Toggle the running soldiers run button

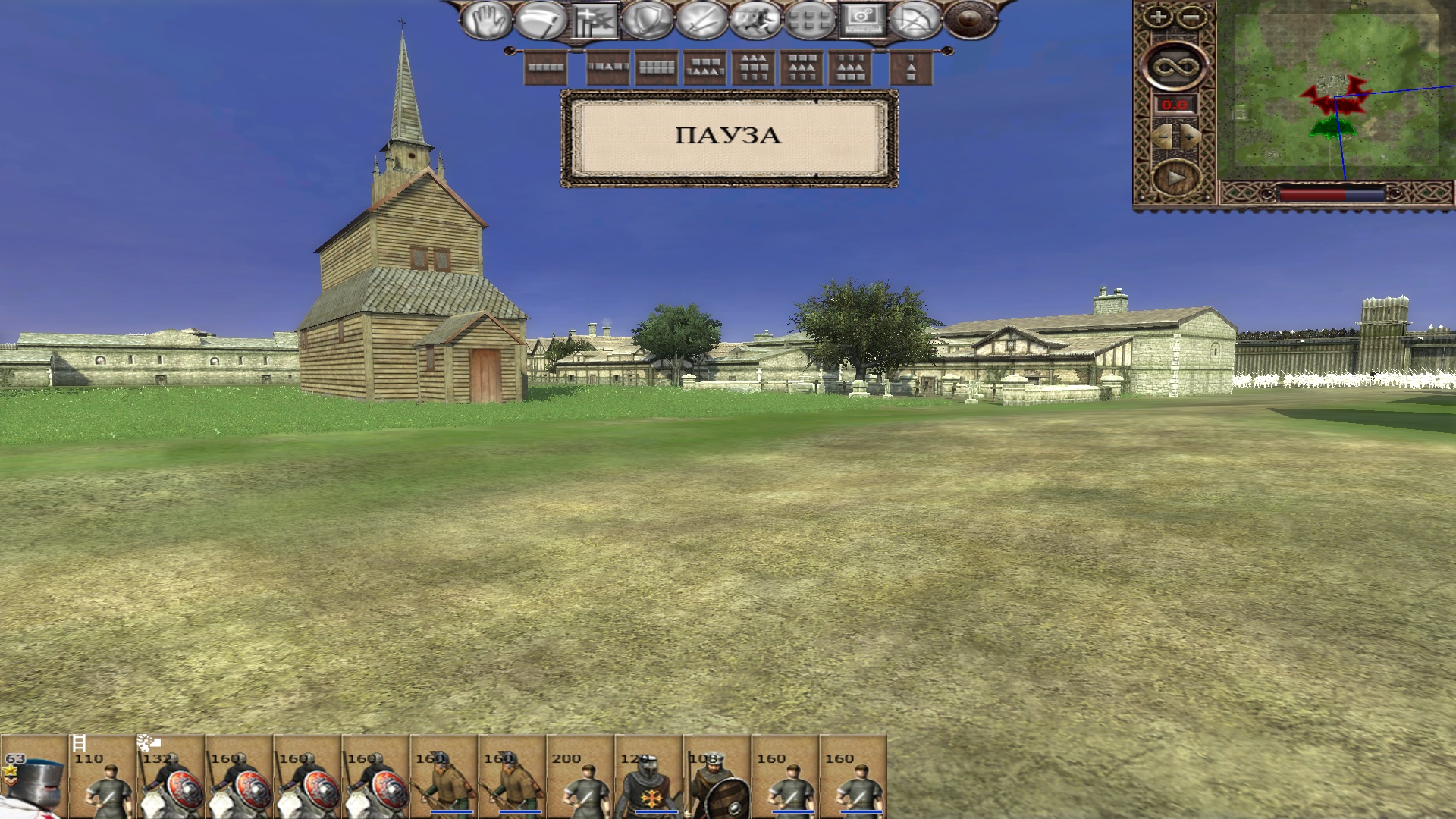point(755,20)
